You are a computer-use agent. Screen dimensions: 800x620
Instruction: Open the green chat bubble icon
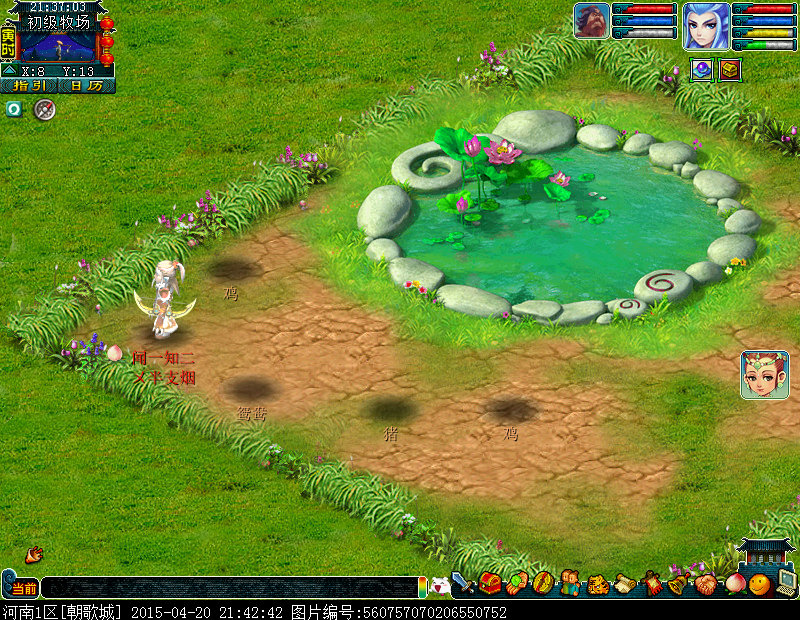pyautogui.click(x=14, y=109)
